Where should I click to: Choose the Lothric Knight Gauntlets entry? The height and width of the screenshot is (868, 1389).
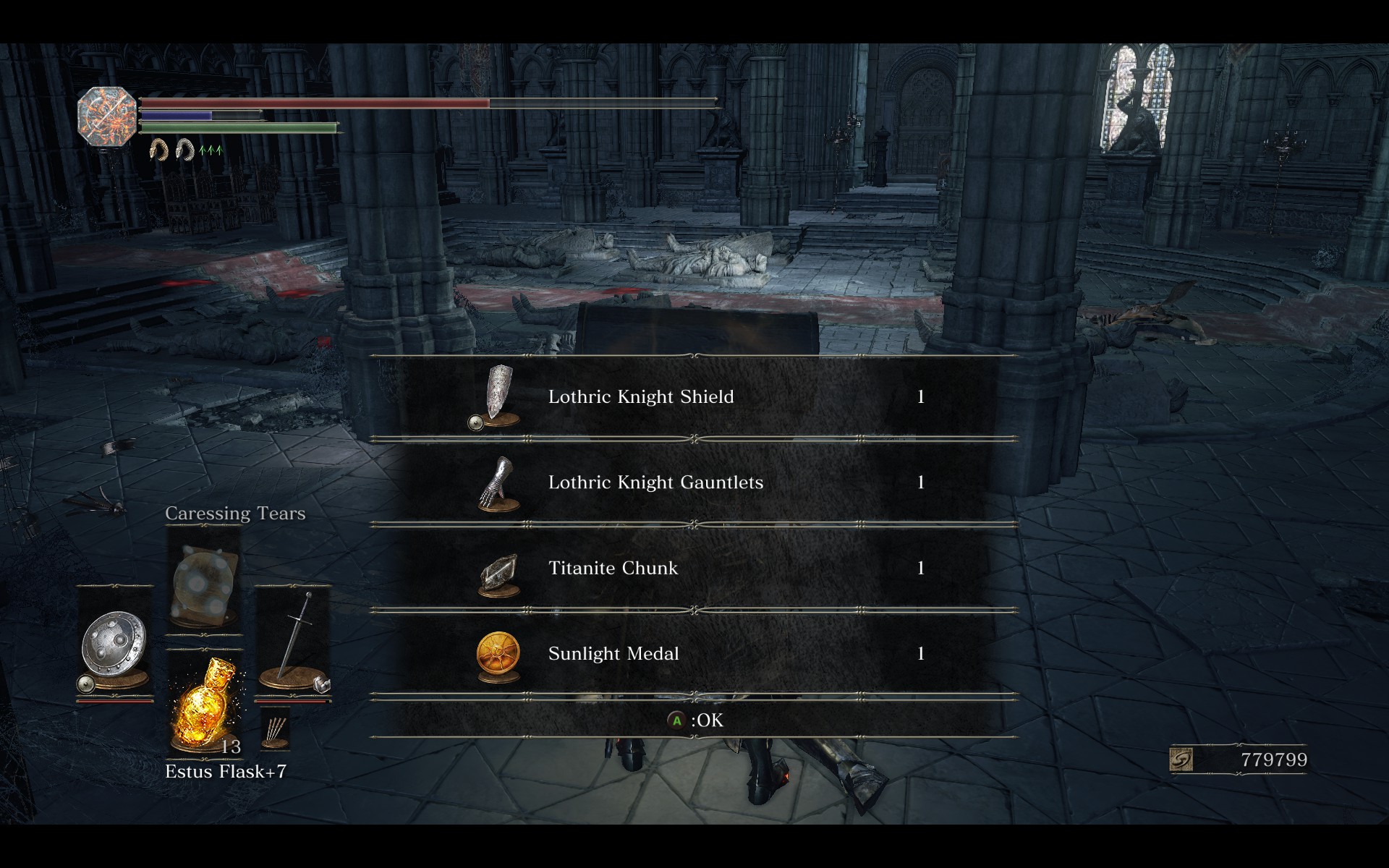tap(693, 482)
